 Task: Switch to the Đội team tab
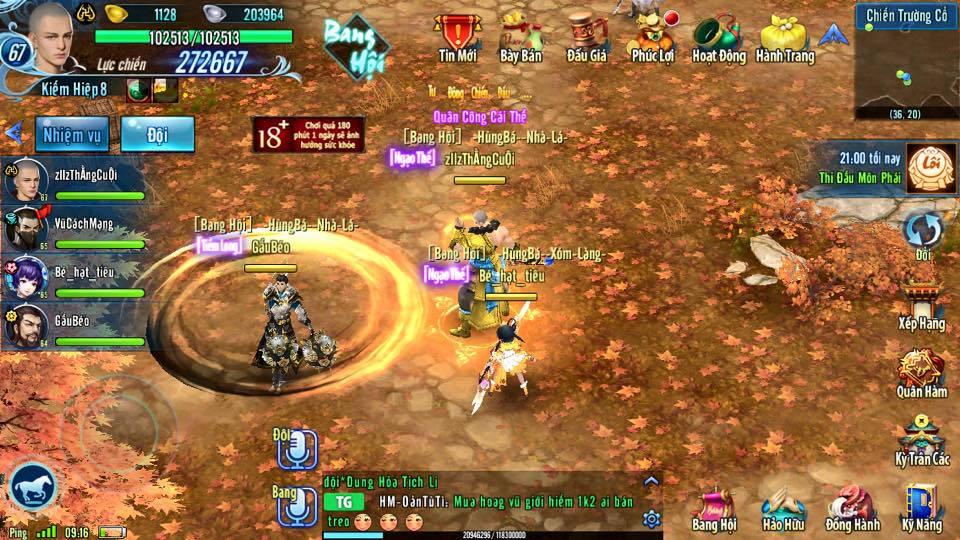click(157, 134)
